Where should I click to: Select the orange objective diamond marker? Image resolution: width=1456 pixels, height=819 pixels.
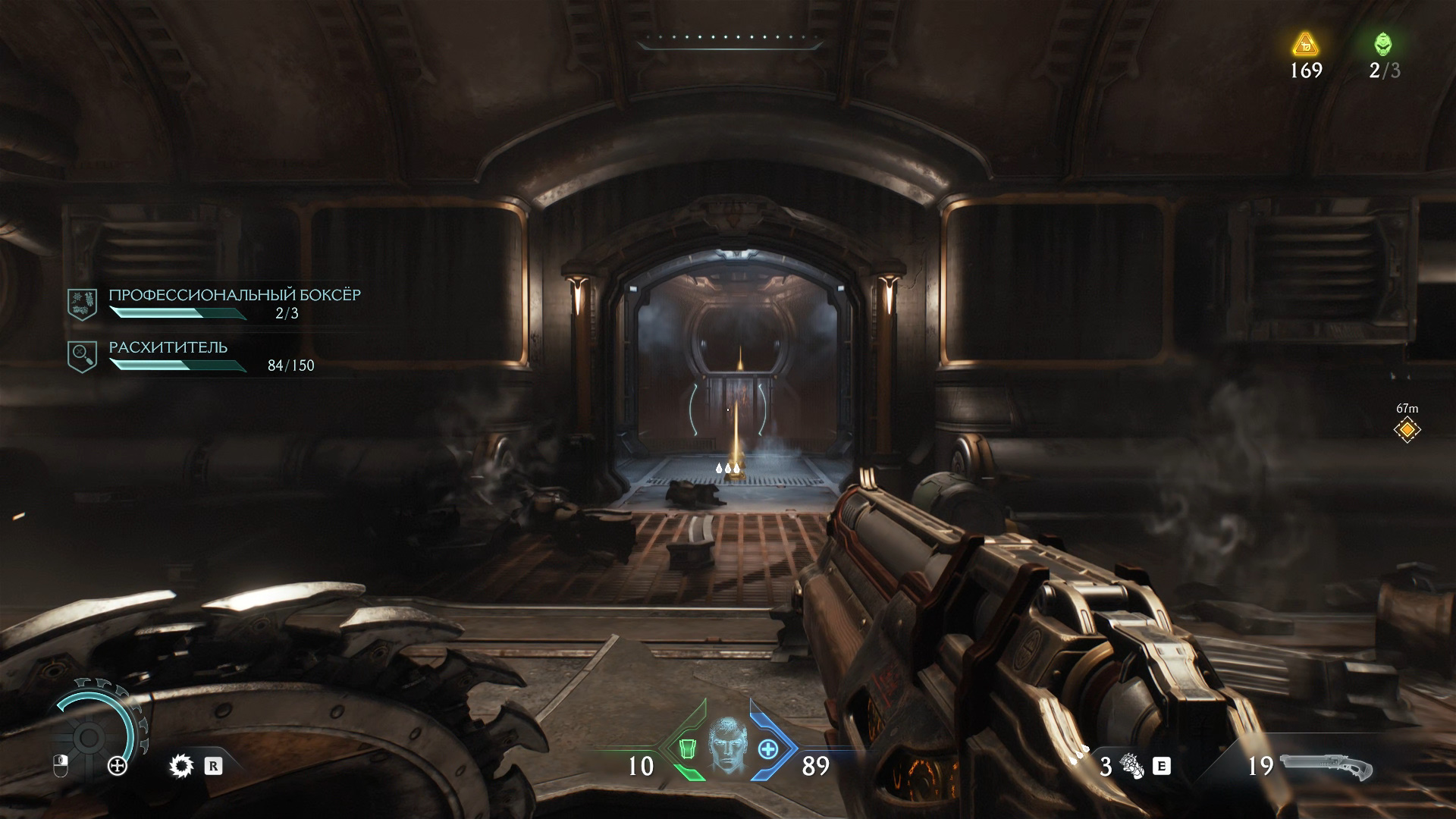(1407, 430)
